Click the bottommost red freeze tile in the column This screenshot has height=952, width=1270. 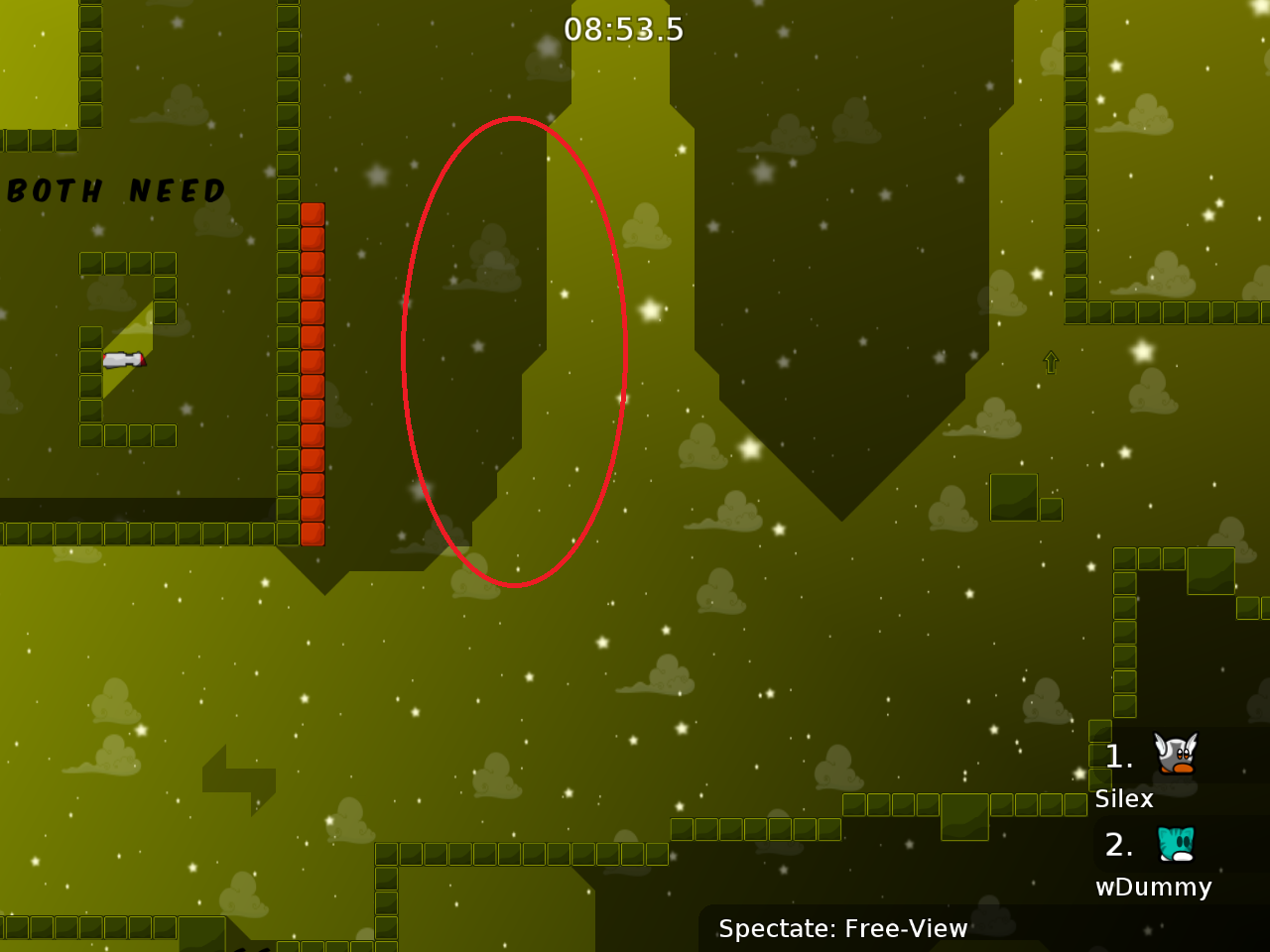point(315,535)
